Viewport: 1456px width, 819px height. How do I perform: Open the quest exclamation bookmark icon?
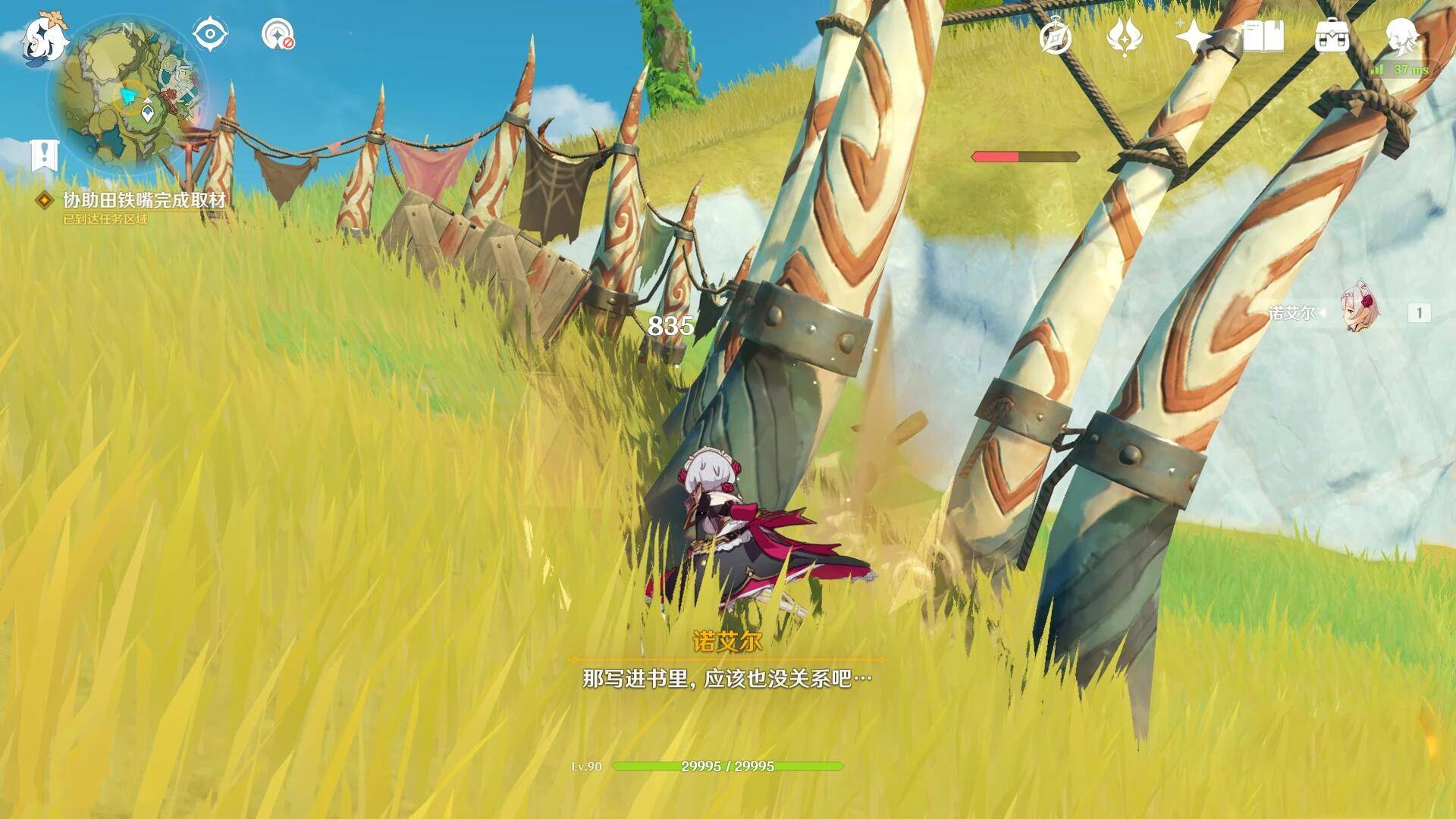pos(44,155)
